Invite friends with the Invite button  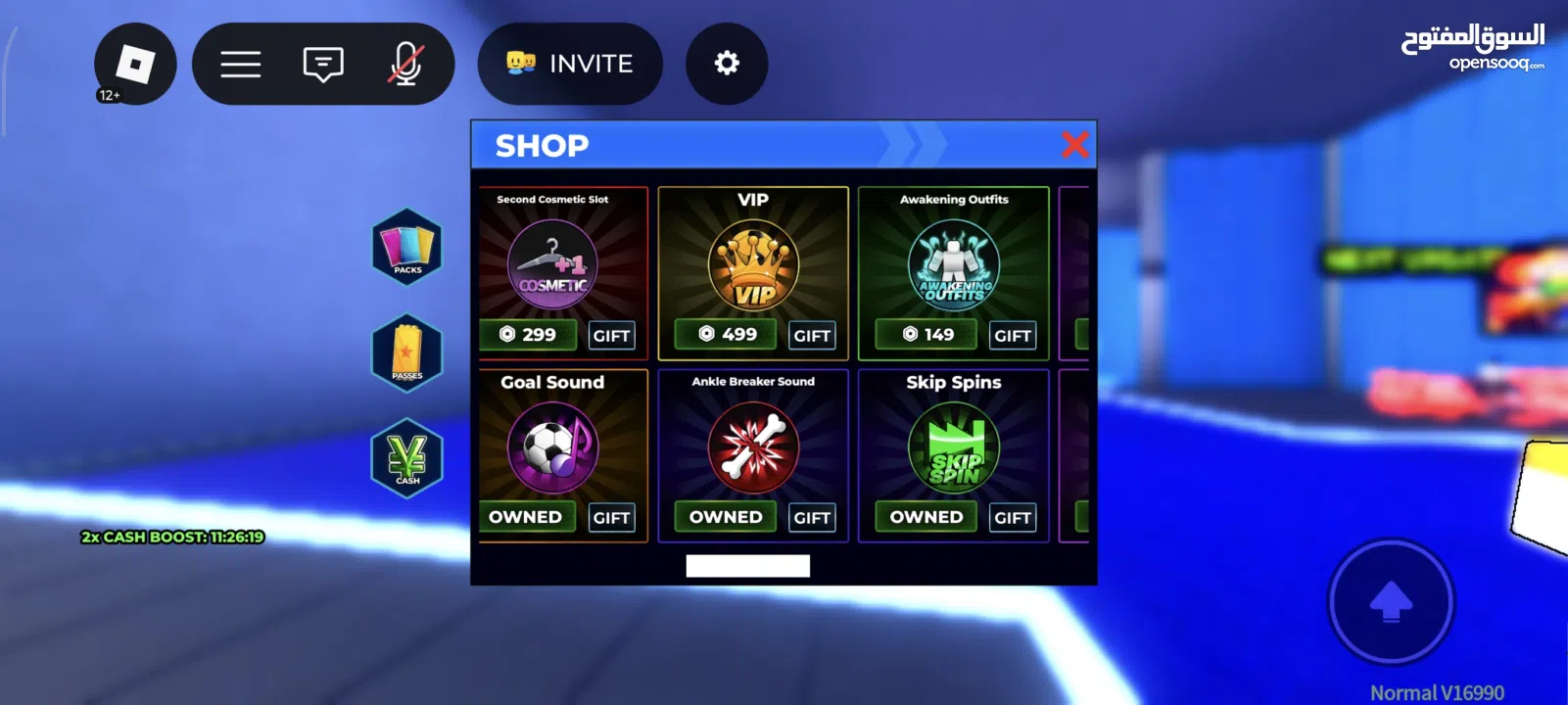point(570,65)
